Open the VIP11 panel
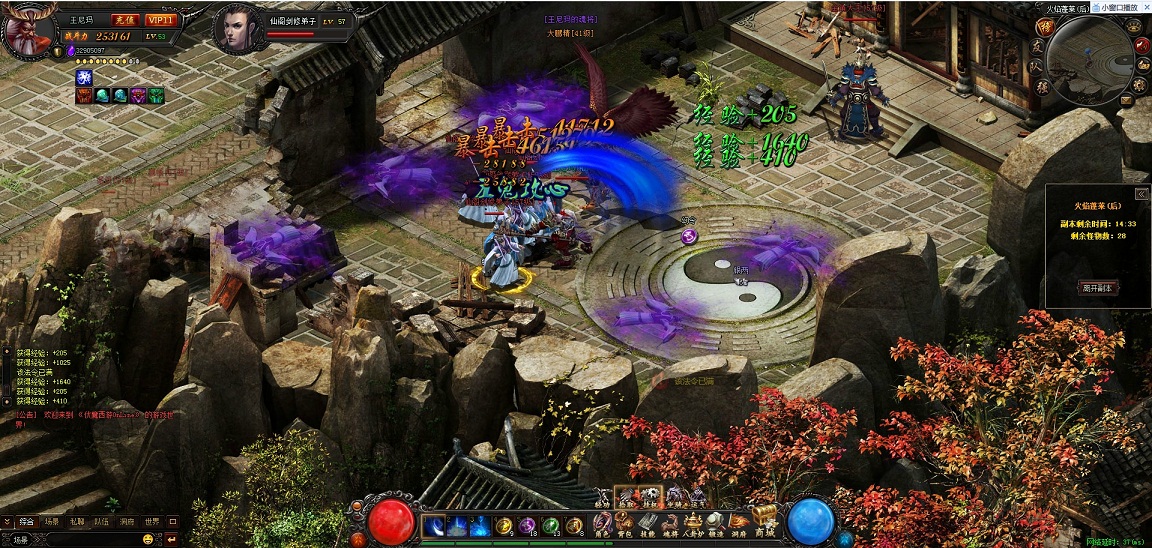Screen dimensions: 1152x548 click(159, 20)
